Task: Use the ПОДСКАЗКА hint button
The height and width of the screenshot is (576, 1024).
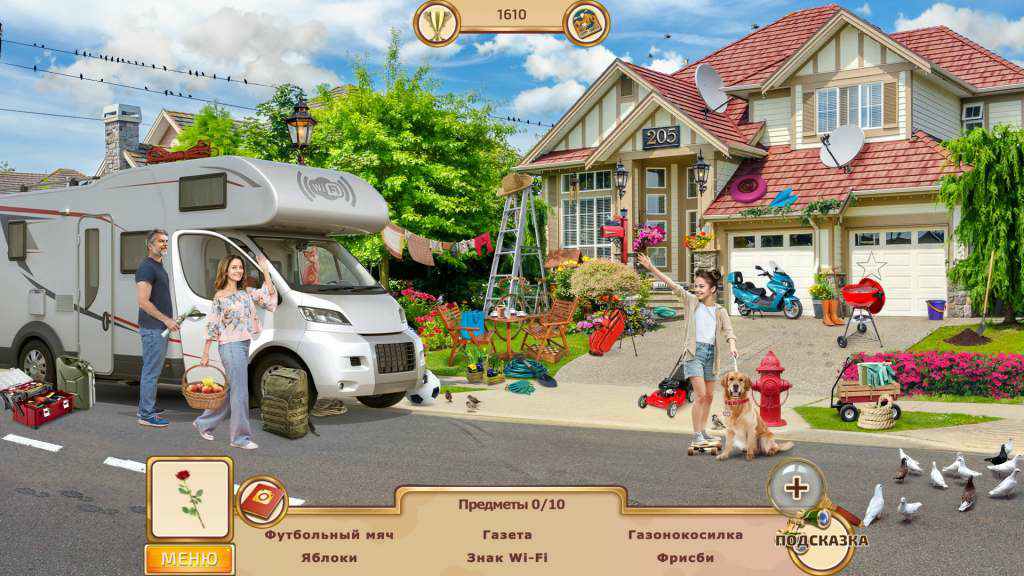Action: click(x=821, y=541)
